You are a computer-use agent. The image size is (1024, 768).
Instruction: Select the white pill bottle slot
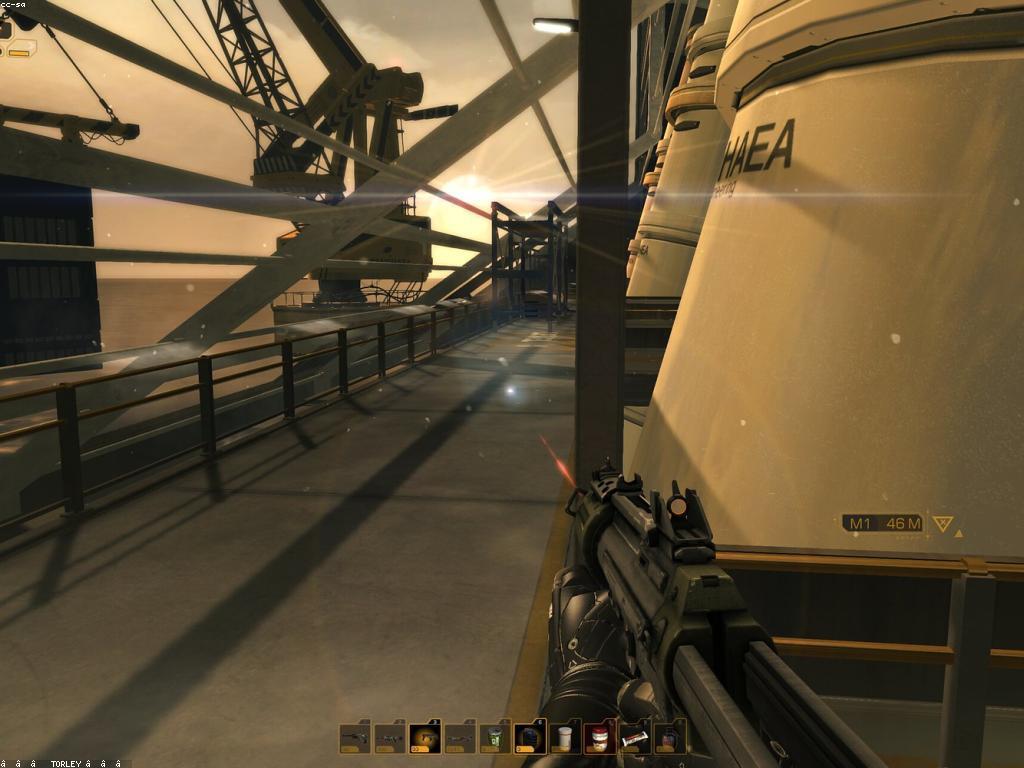click(565, 738)
